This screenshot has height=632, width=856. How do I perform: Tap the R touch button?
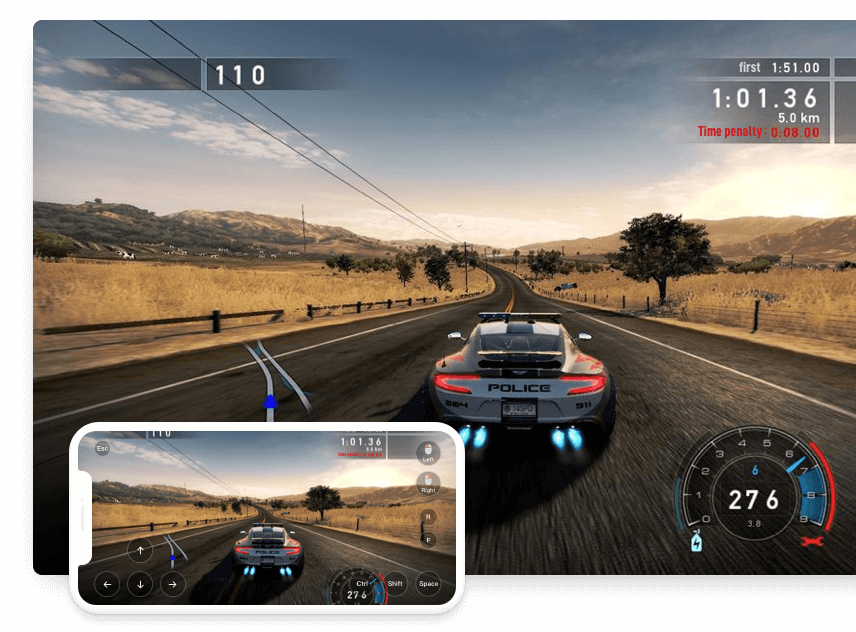pos(428,517)
